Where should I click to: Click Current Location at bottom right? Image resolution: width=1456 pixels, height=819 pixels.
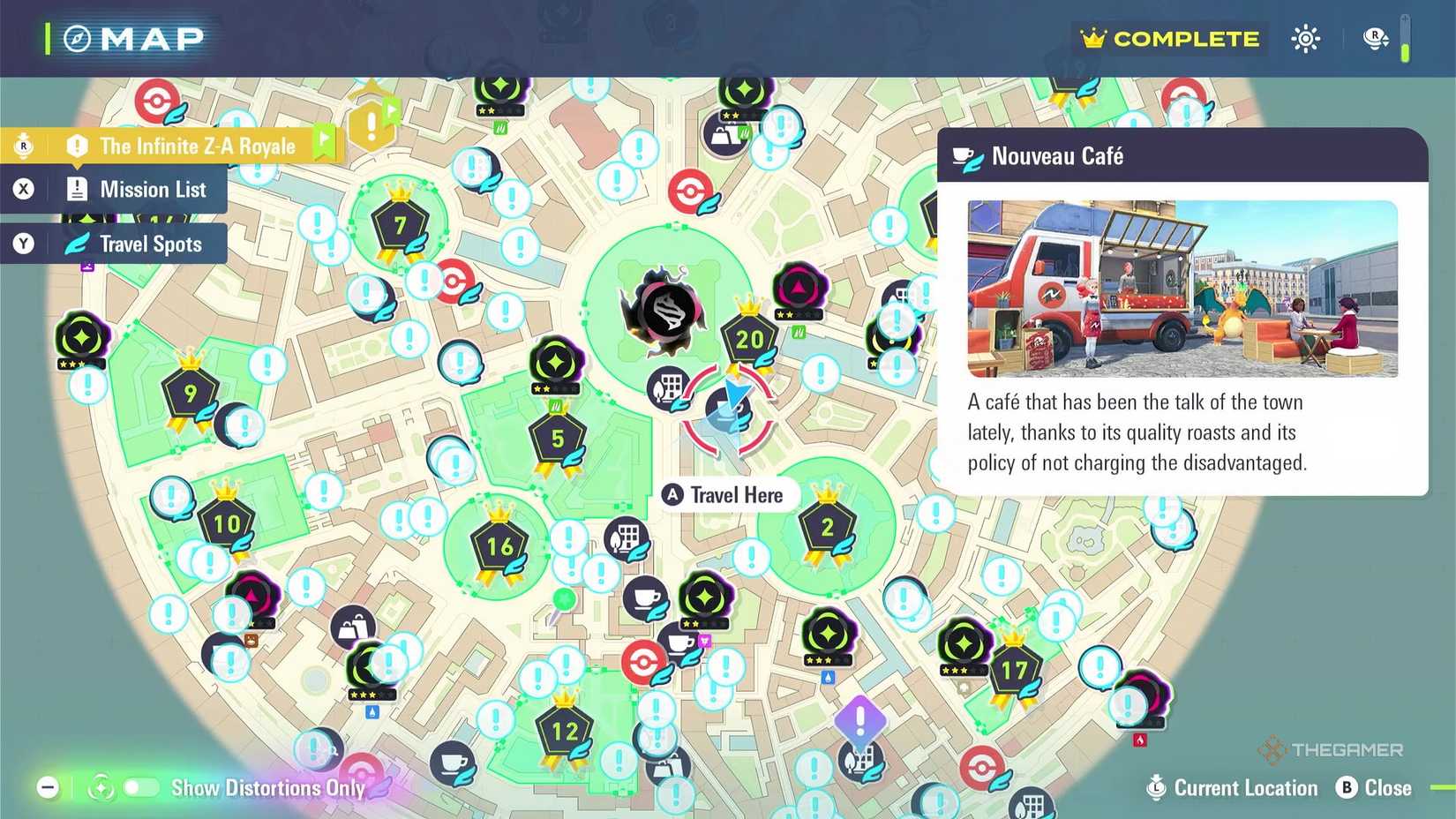point(1244,788)
